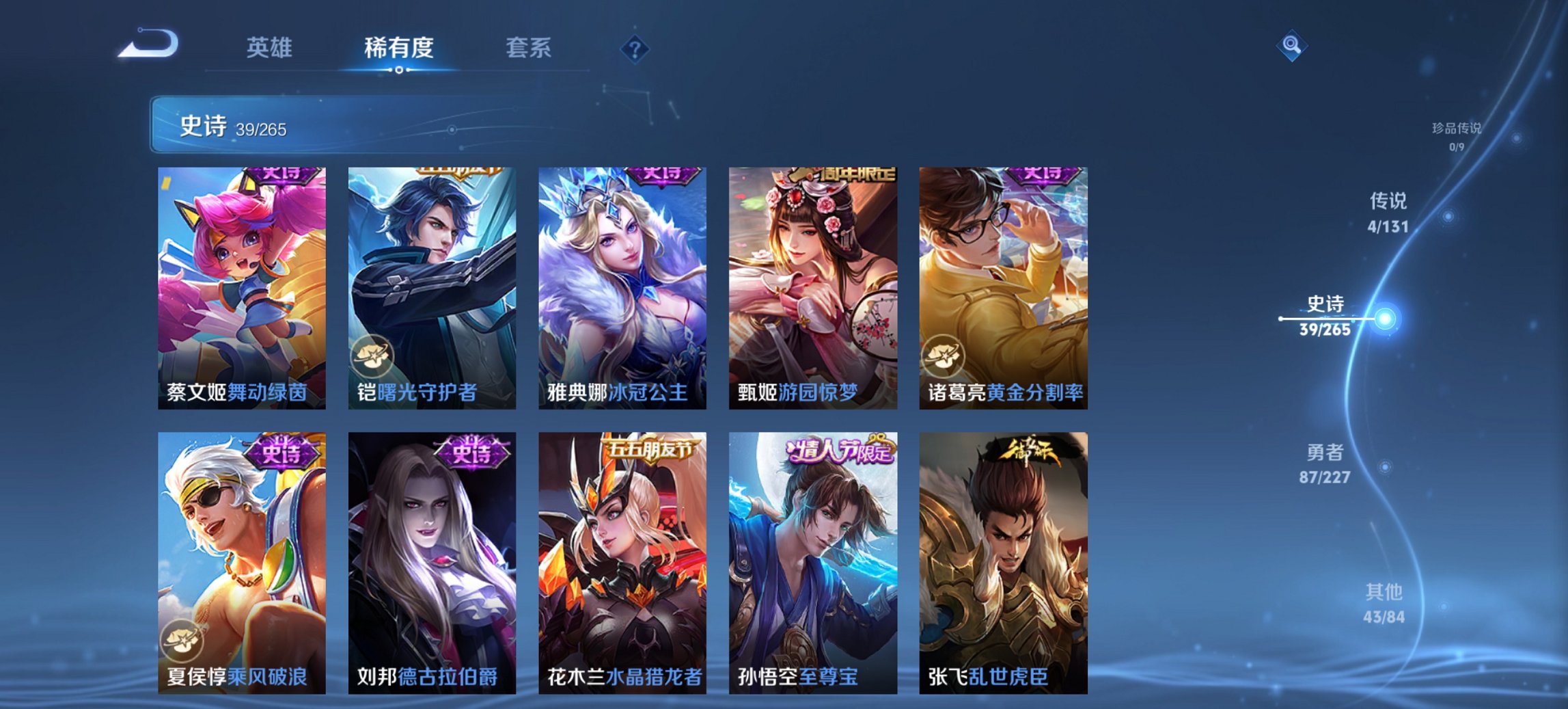Screen dimensions: 1568x709
Task: Open the help question mark icon
Action: (634, 48)
